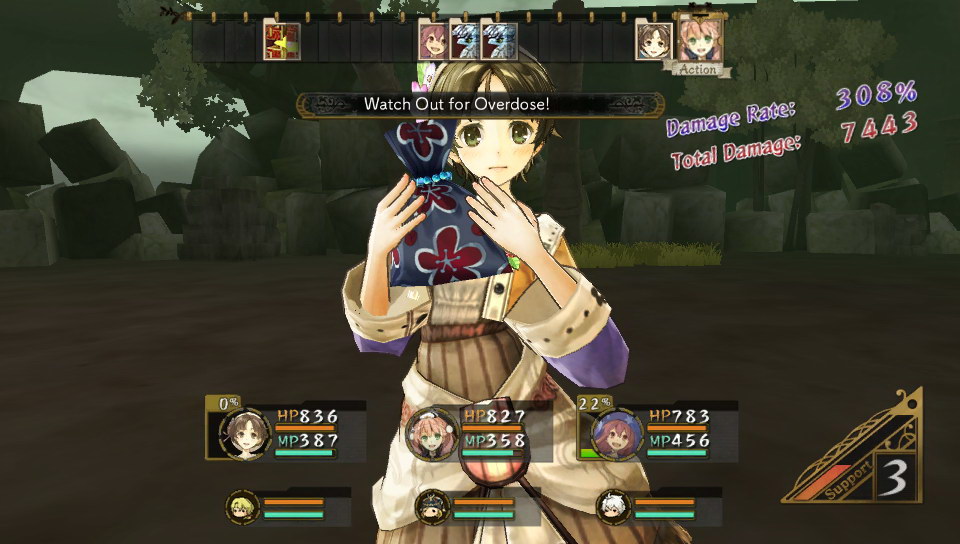Select the brown-haired girl's turn order card
Screen dimensions: 960x544
pos(654,42)
